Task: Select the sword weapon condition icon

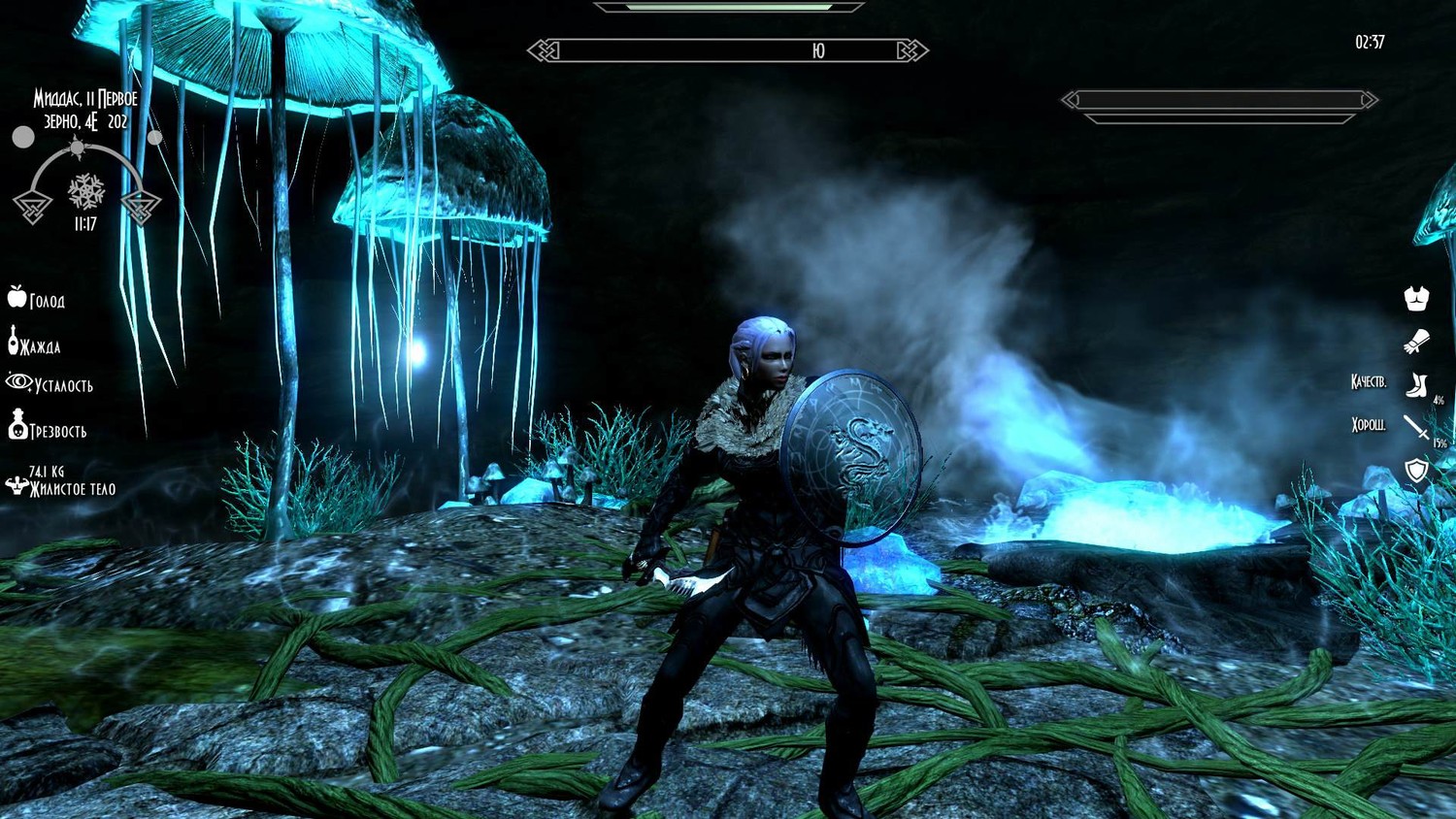Action: (1416, 427)
